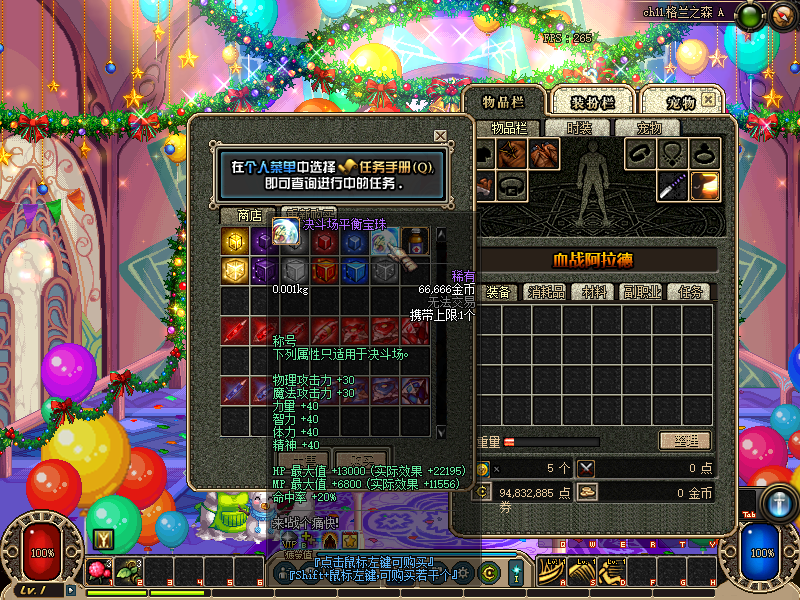Select the equipped necklace slot
The image size is (800, 600).
point(672,153)
